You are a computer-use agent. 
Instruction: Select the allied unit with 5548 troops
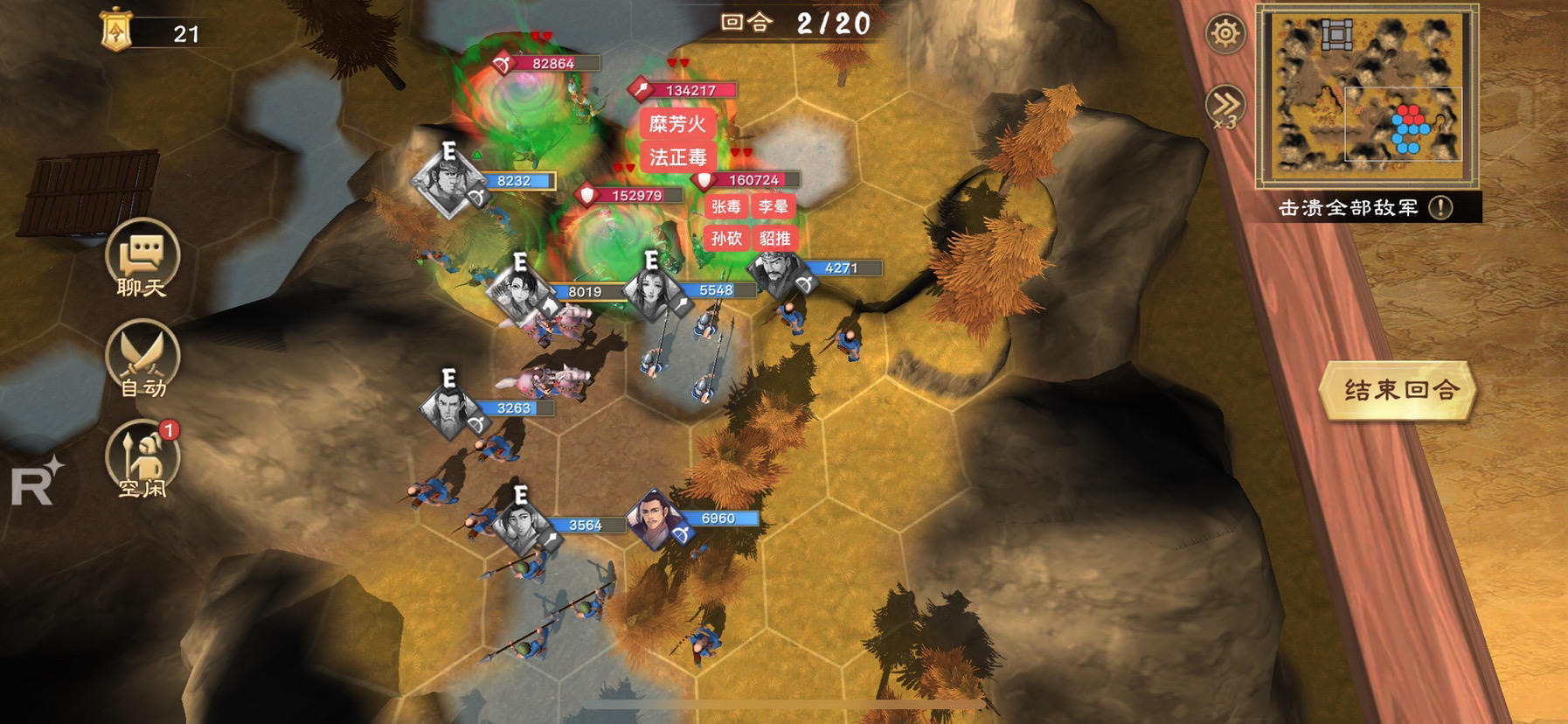click(652, 291)
